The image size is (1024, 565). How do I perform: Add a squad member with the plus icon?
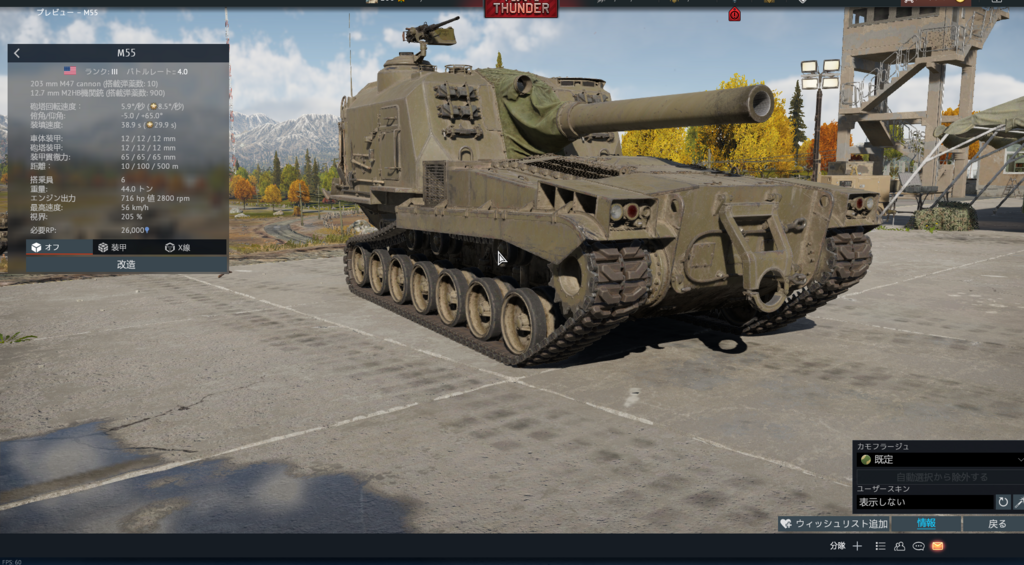(x=857, y=546)
